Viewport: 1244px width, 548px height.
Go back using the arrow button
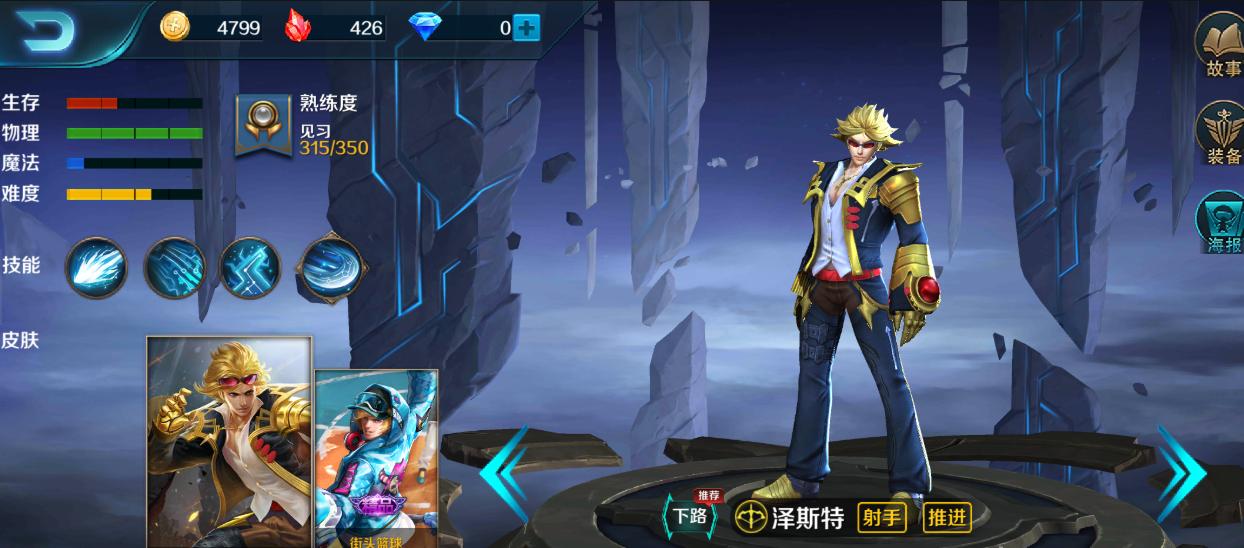coord(47,34)
